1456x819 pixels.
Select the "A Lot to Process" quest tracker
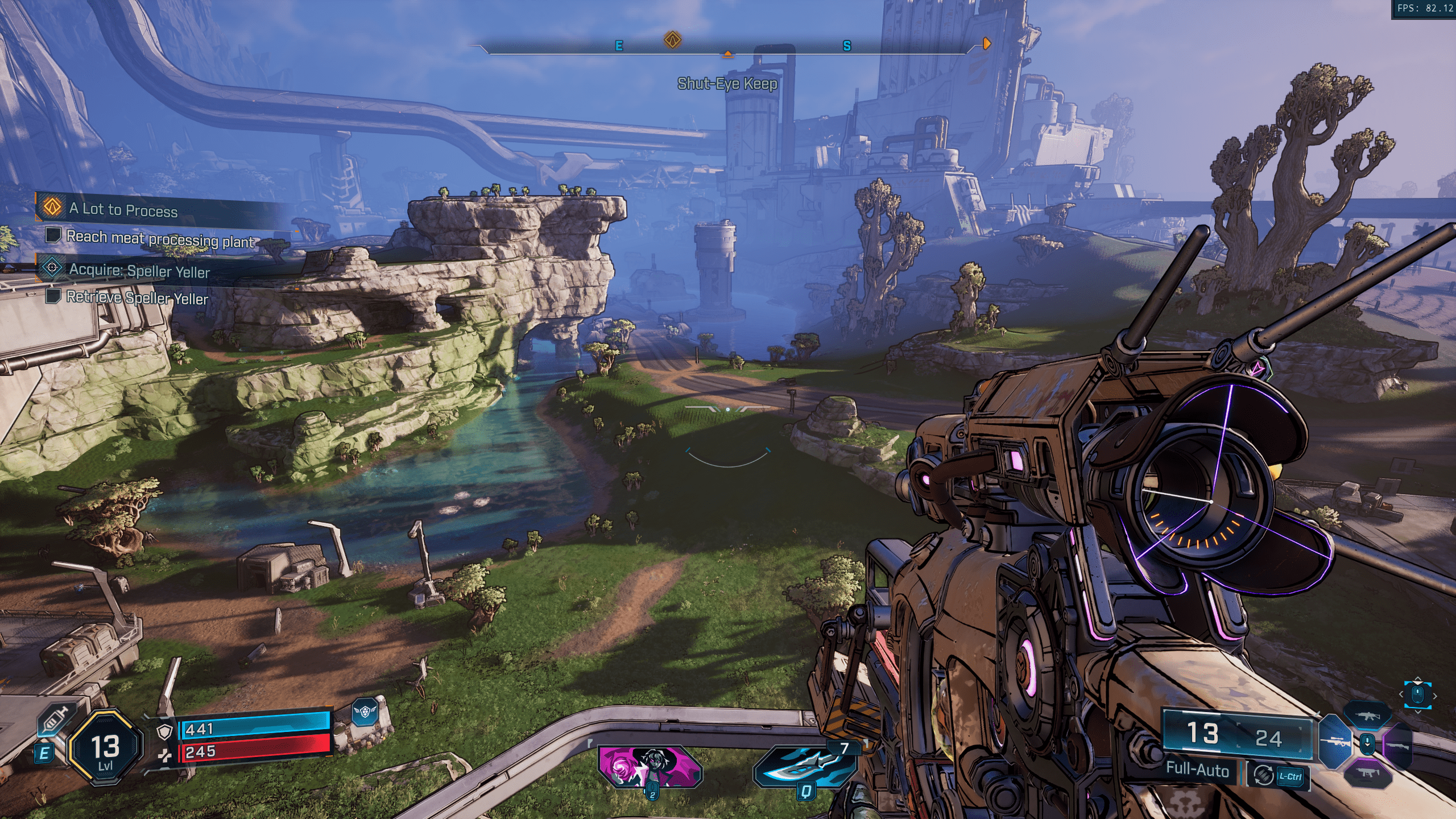(x=123, y=209)
